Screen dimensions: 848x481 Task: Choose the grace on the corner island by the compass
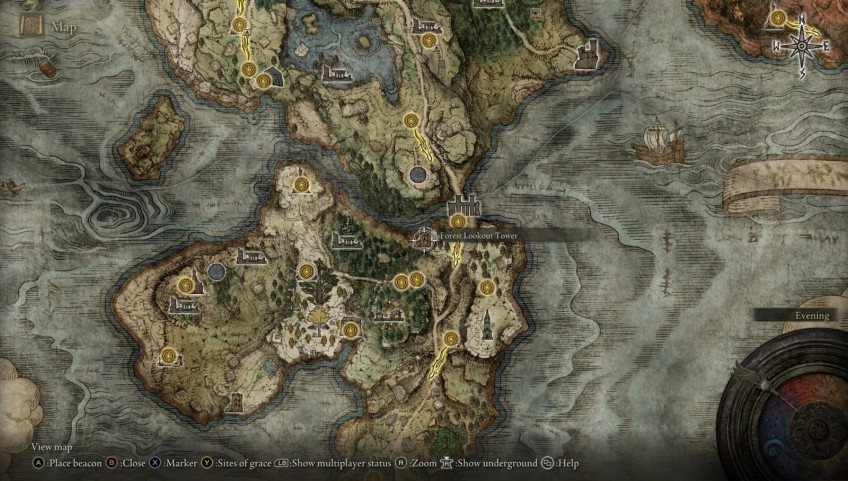(776, 16)
